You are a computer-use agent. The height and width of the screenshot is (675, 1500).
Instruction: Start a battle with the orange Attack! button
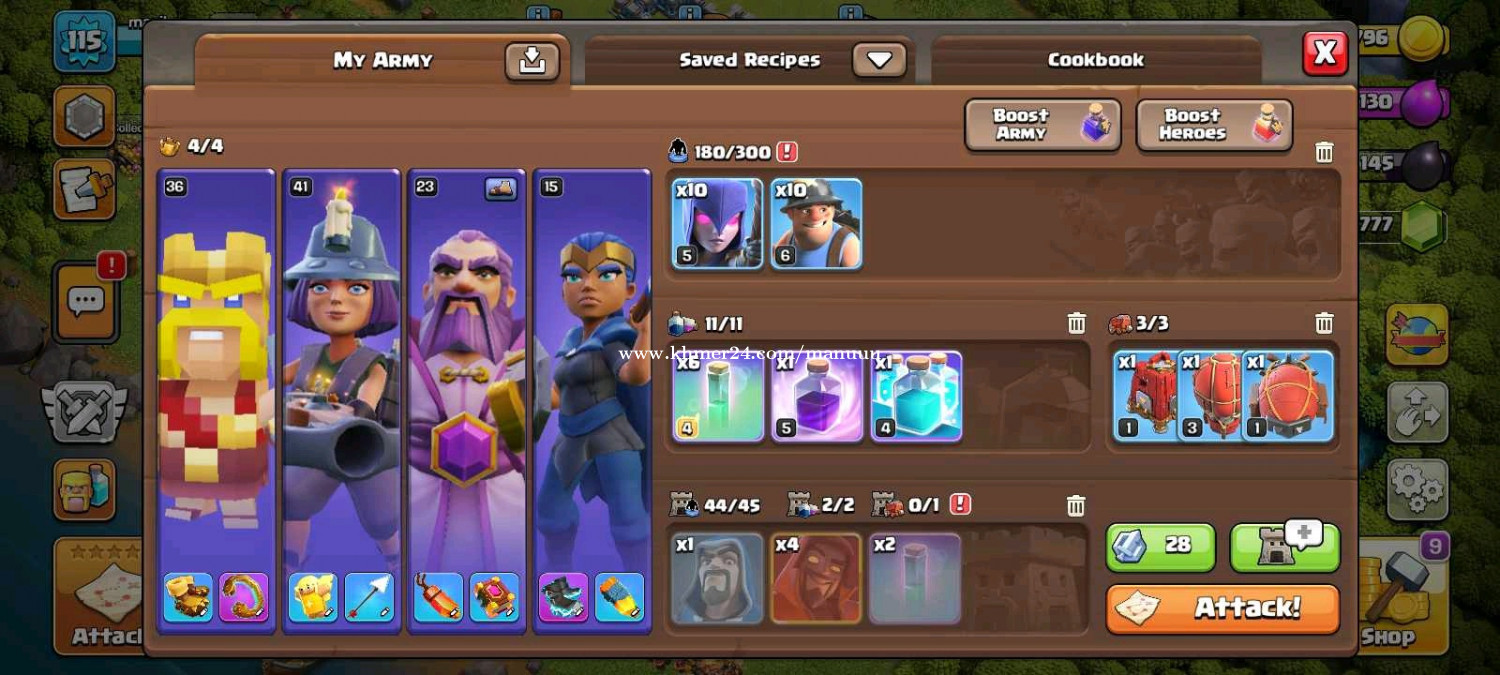tap(1222, 608)
